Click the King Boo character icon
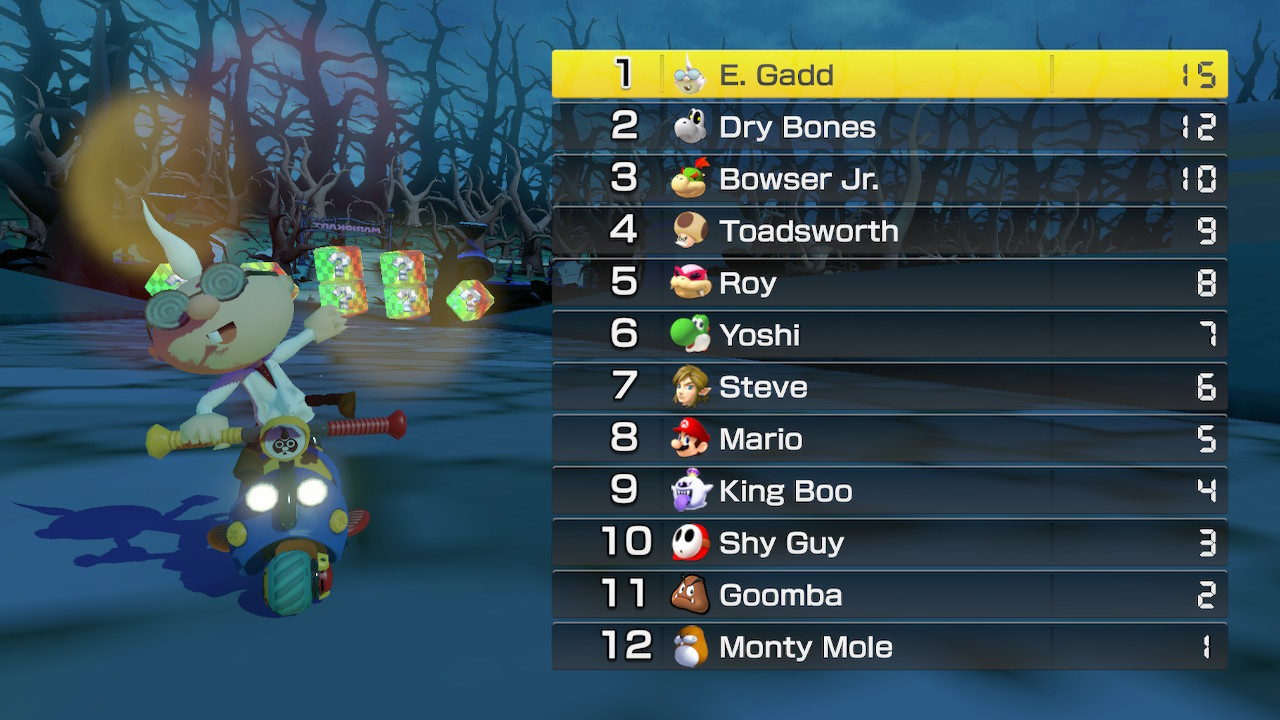This screenshot has width=1280, height=720. click(x=692, y=491)
